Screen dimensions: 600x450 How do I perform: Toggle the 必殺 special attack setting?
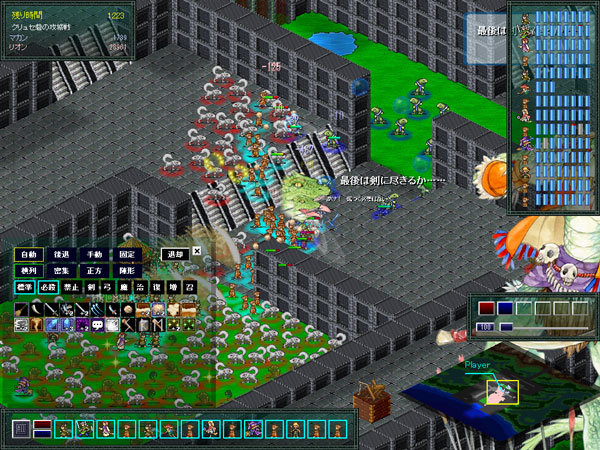[48, 288]
